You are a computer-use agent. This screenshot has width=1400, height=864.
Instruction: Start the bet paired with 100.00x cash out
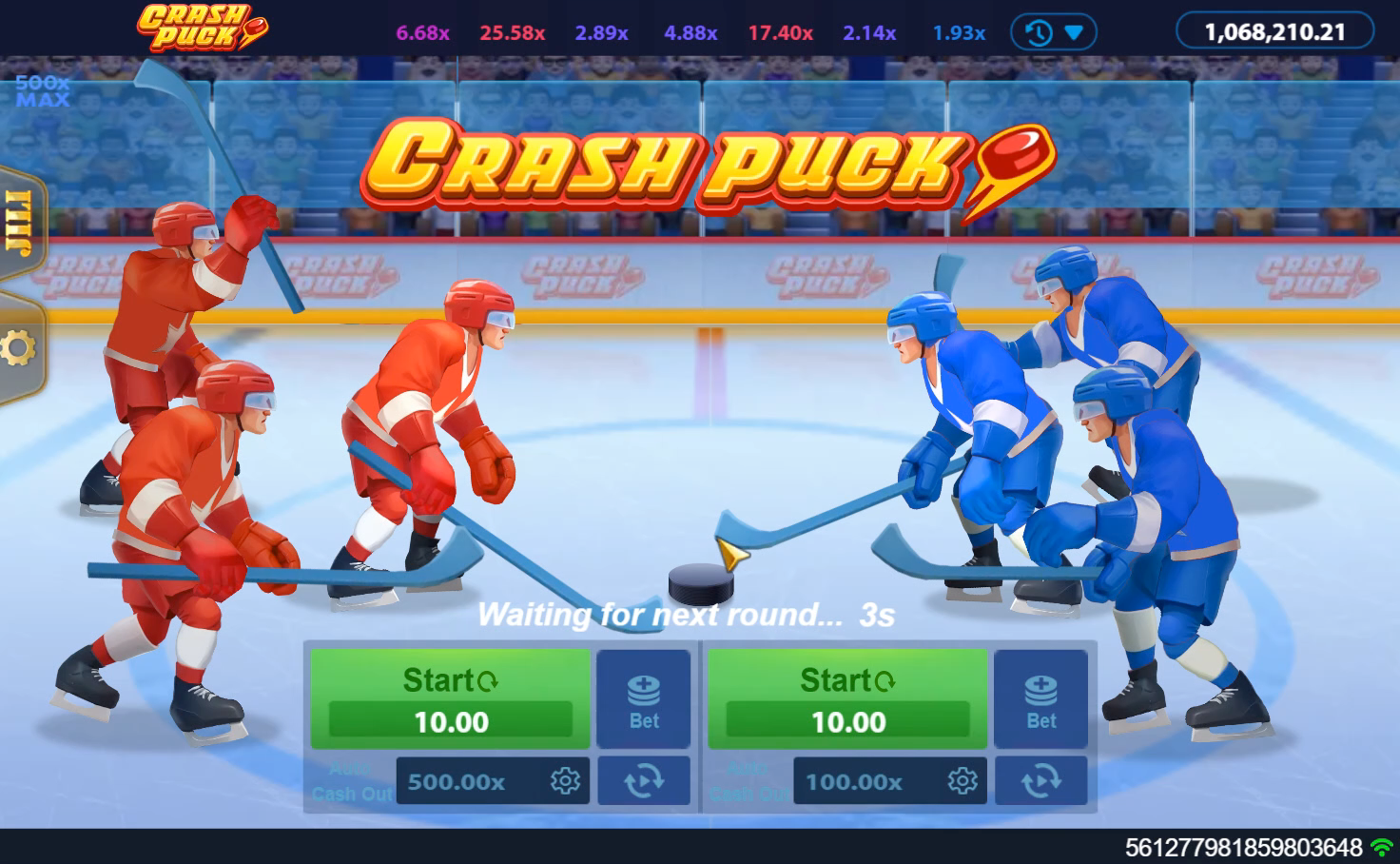pos(847,697)
